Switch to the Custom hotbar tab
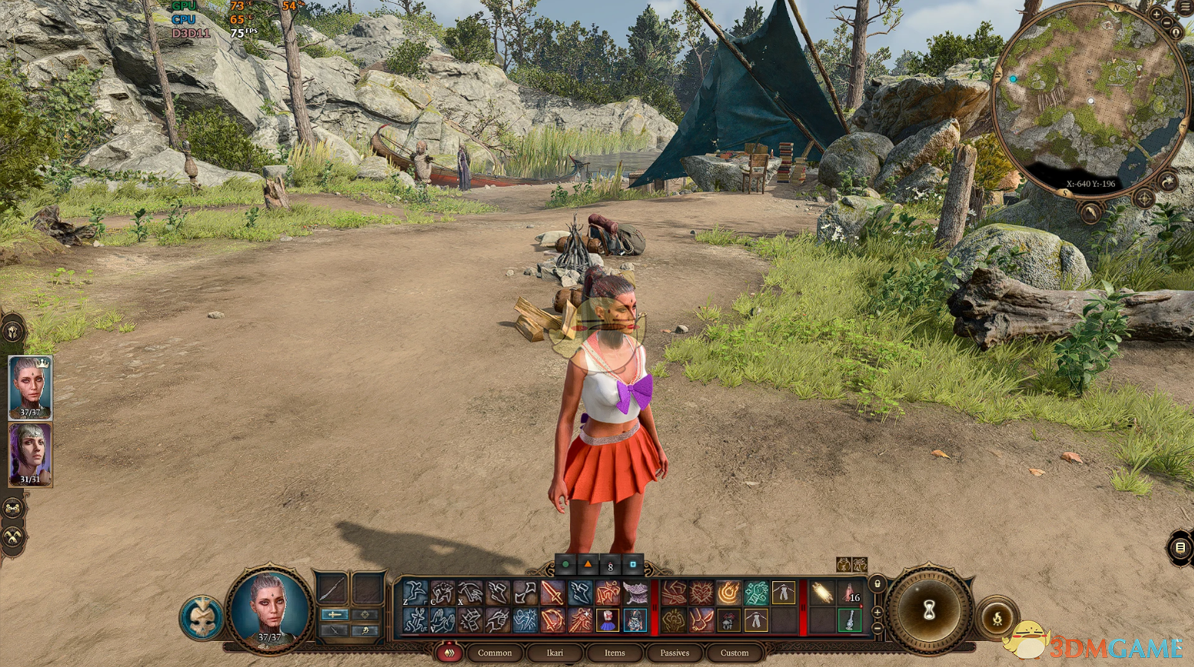The image size is (1194, 667). (734, 653)
